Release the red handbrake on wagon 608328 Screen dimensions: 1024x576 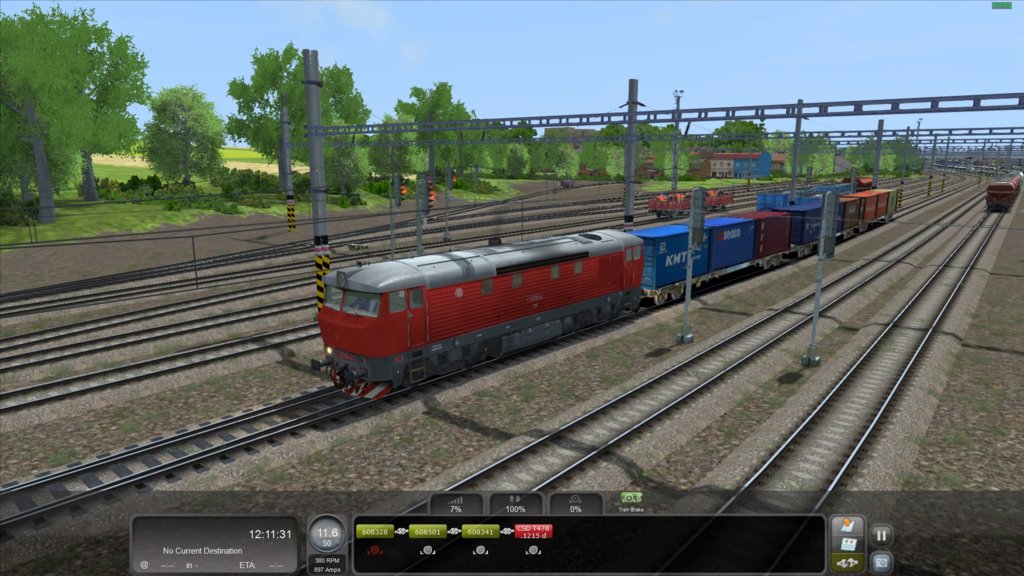point(373,550)
